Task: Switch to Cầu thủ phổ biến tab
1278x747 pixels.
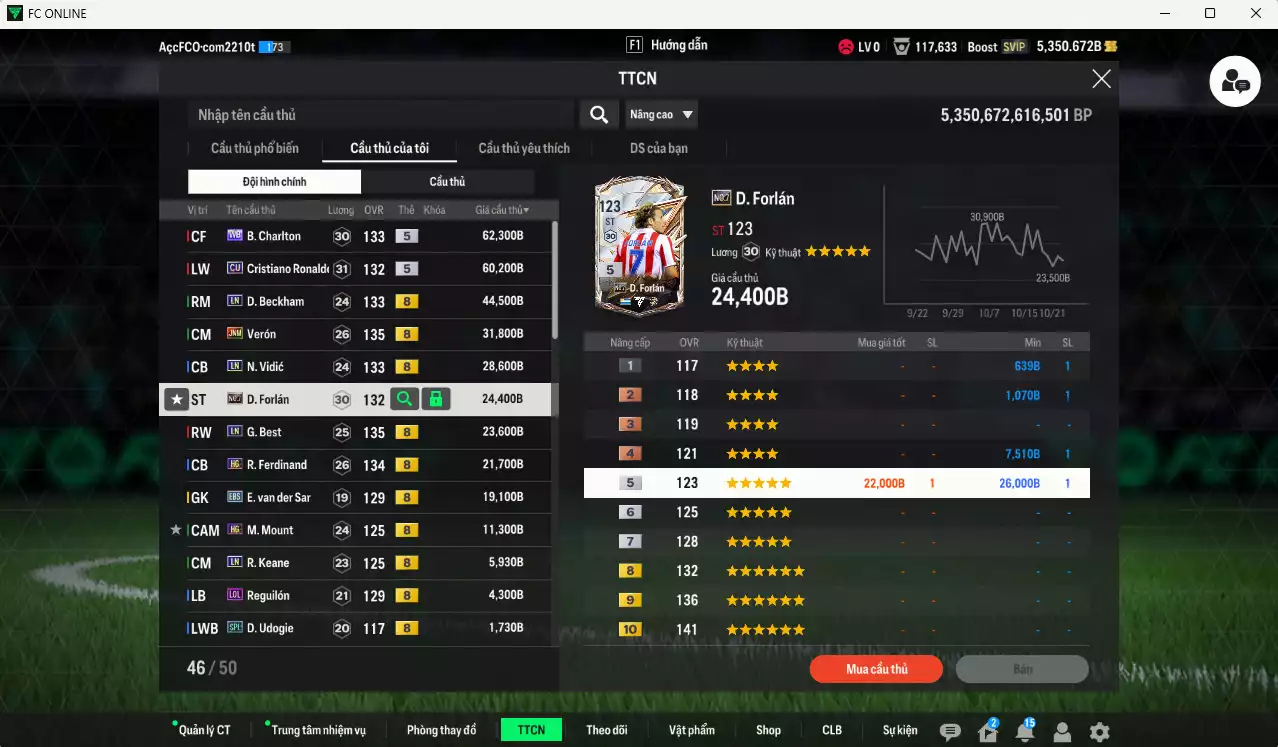Action: [254, 148]
